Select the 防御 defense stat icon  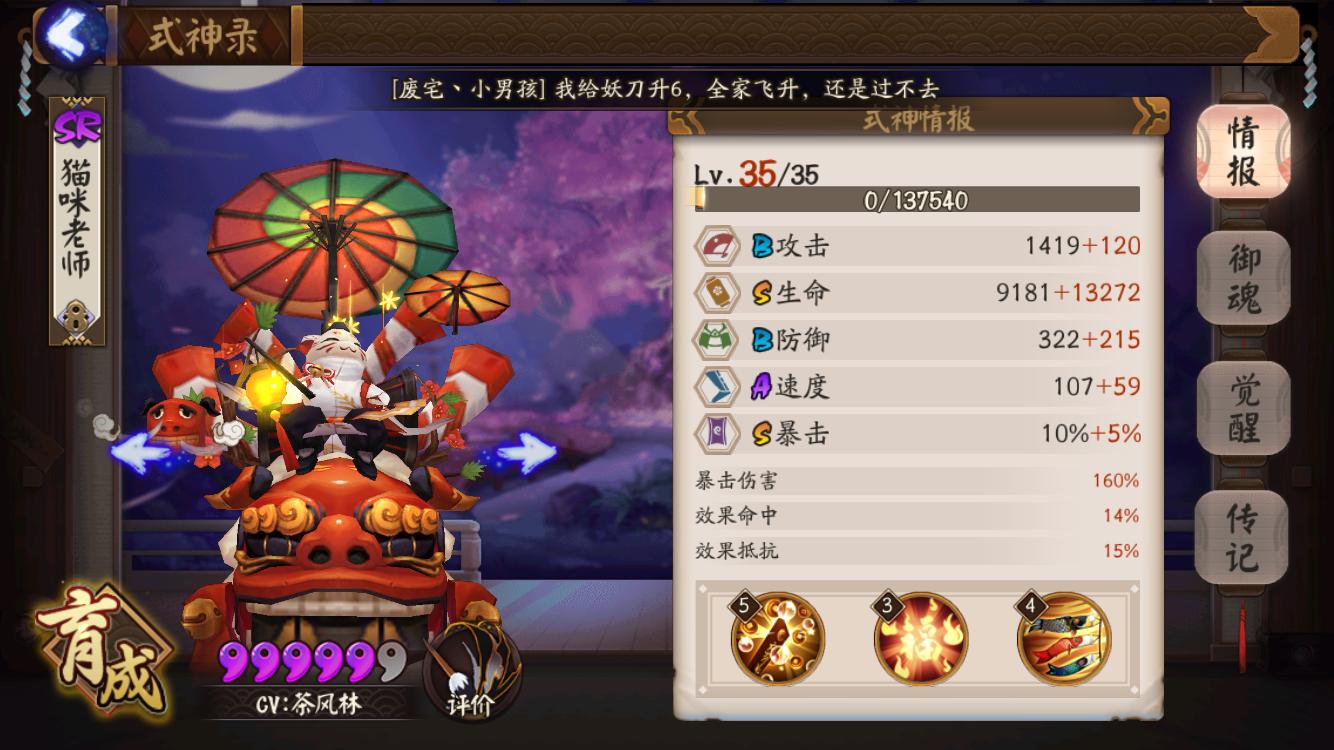[x=718, y=337]
